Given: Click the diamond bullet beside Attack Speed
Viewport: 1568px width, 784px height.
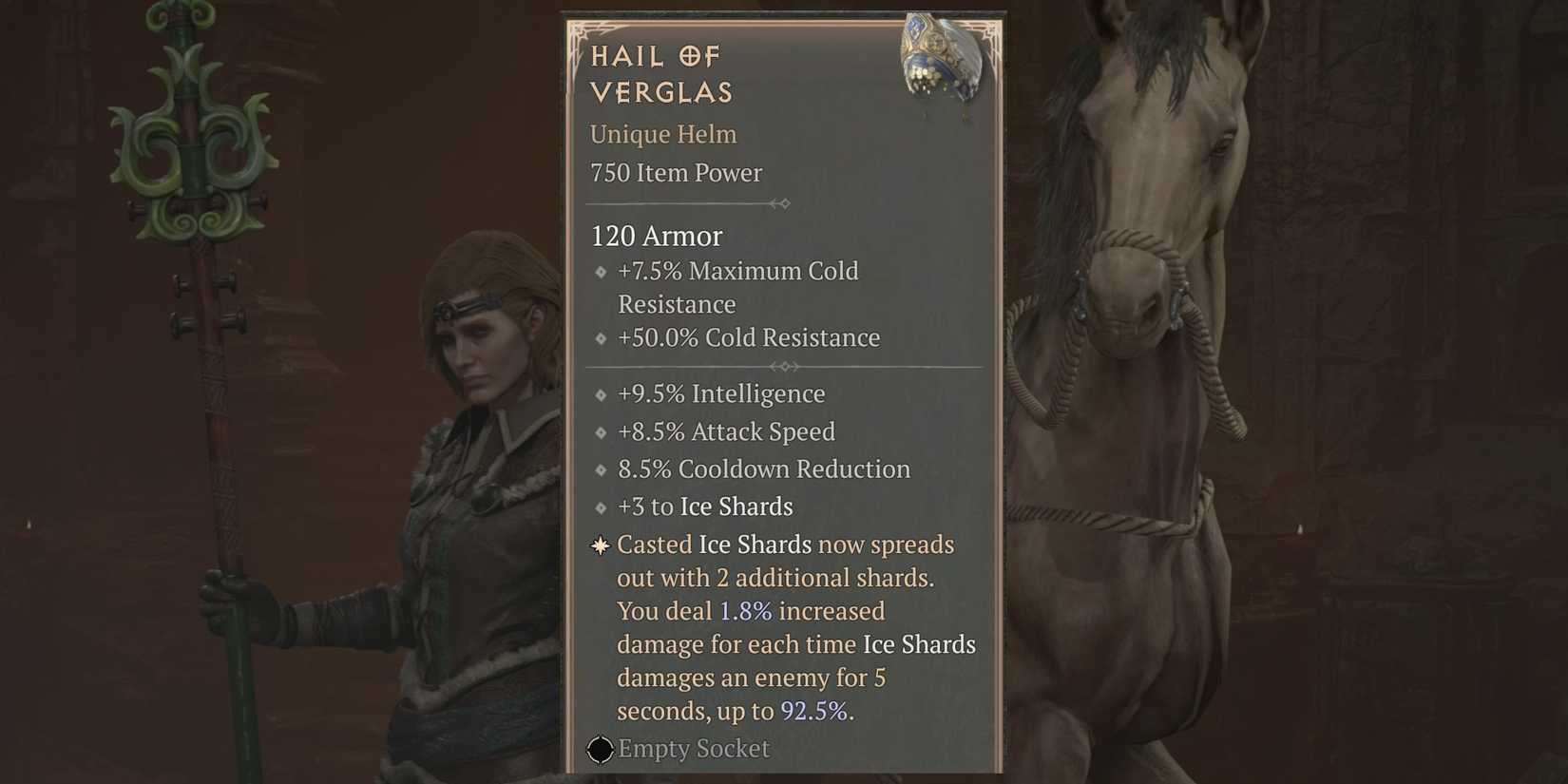Looking at the screenshot, I should pyautogui.click(x=601, y=432).
